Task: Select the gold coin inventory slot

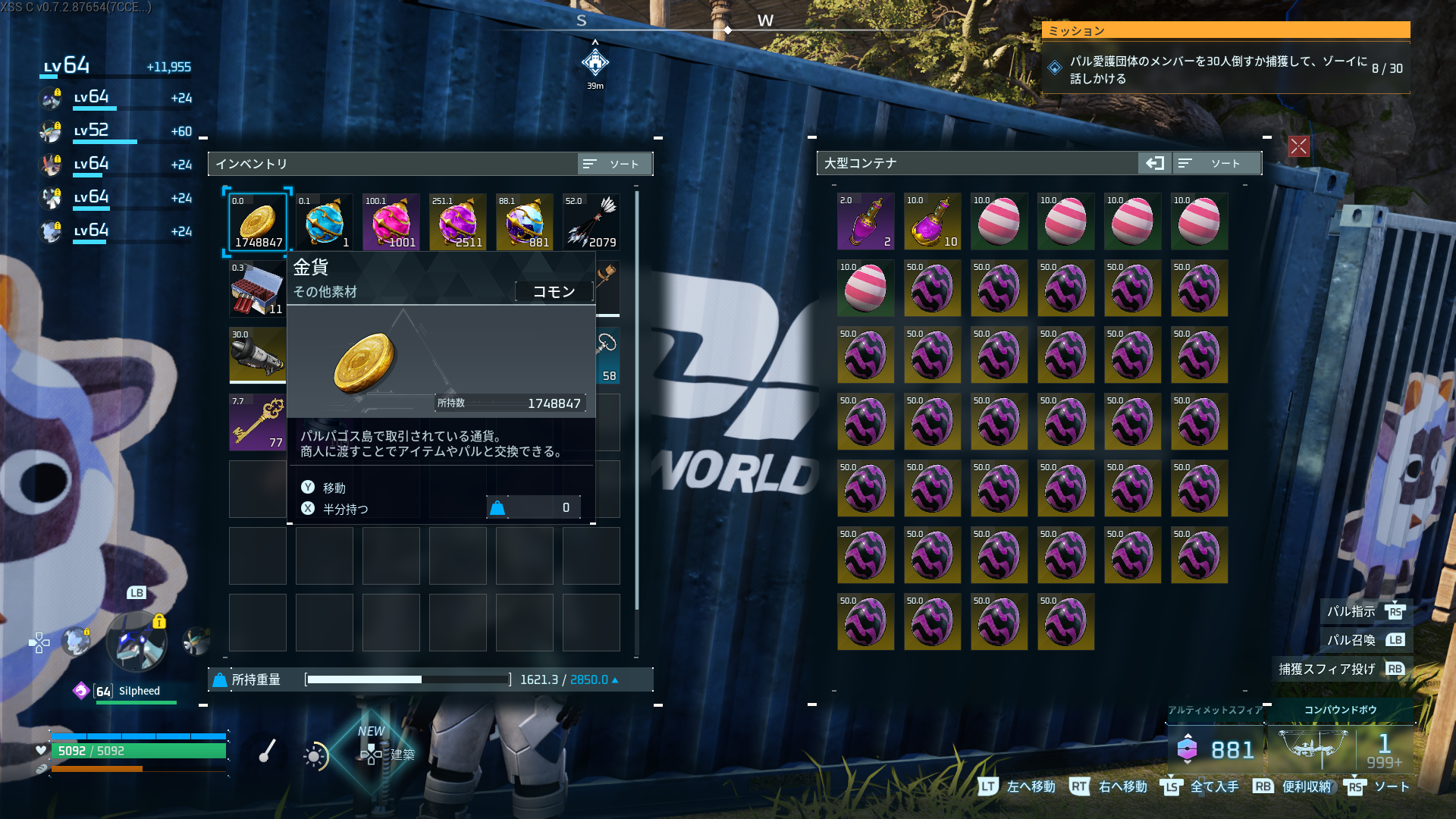Action: pos(258,221)
